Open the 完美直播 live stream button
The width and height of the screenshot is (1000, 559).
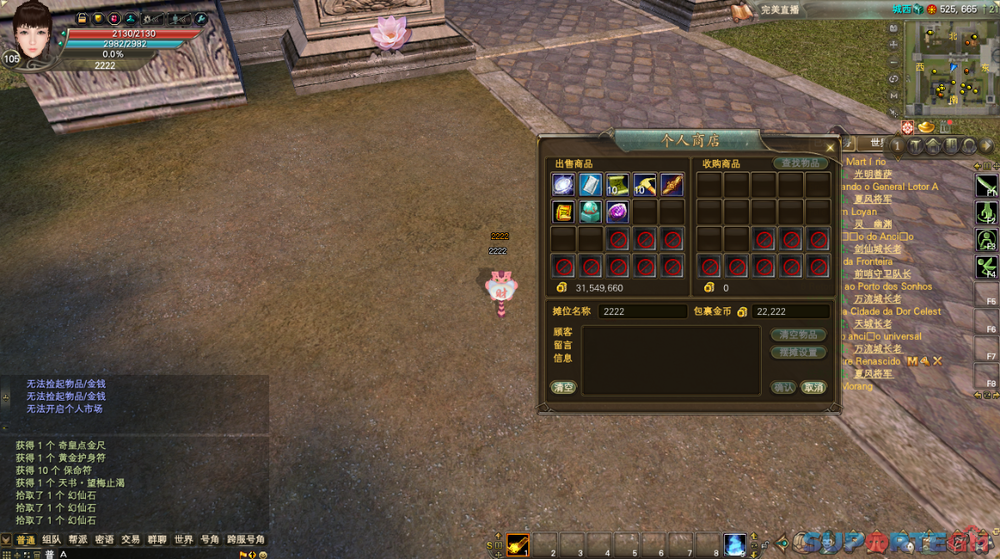777,9
